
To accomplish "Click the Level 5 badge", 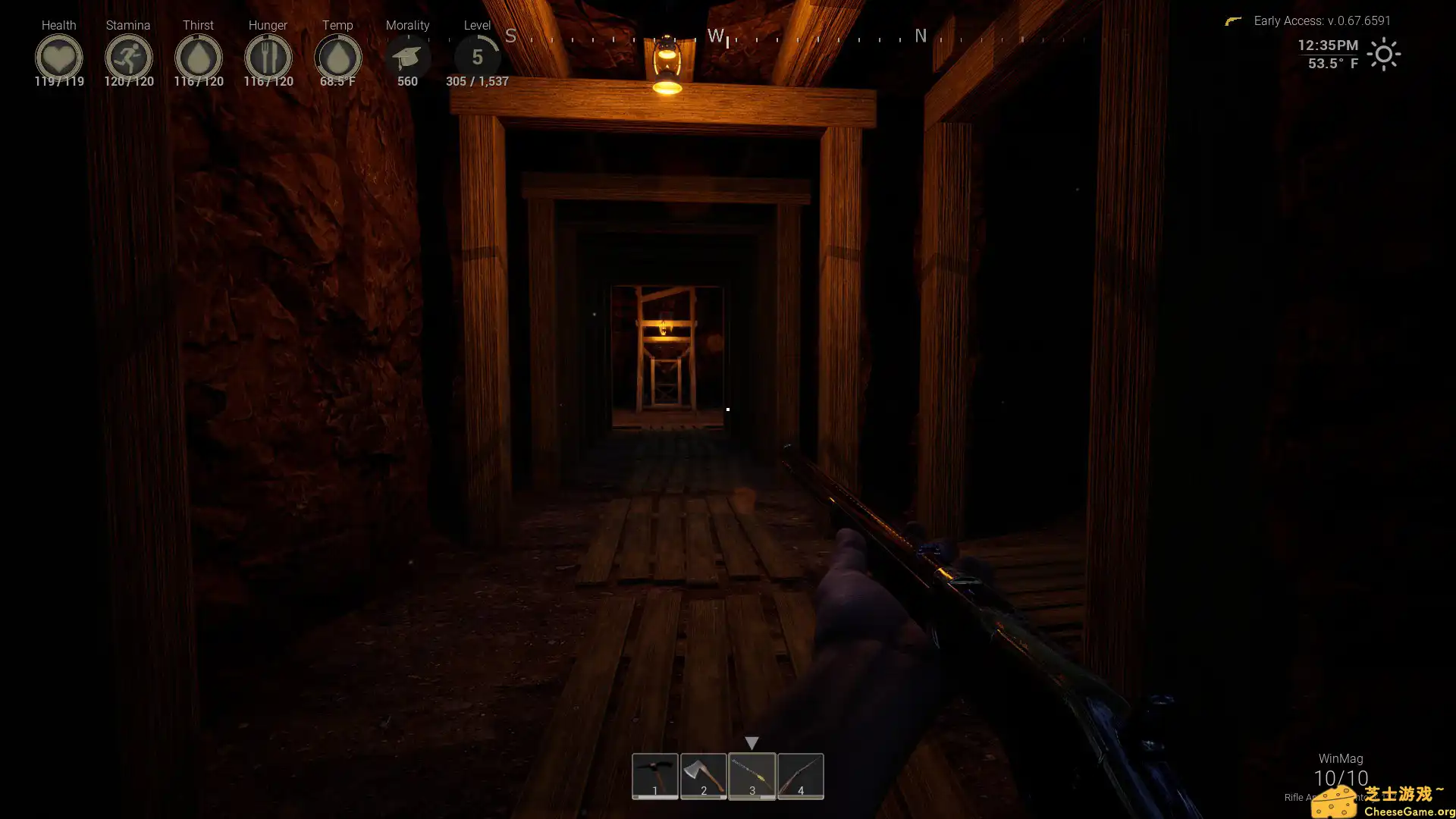I will point(477,56).
